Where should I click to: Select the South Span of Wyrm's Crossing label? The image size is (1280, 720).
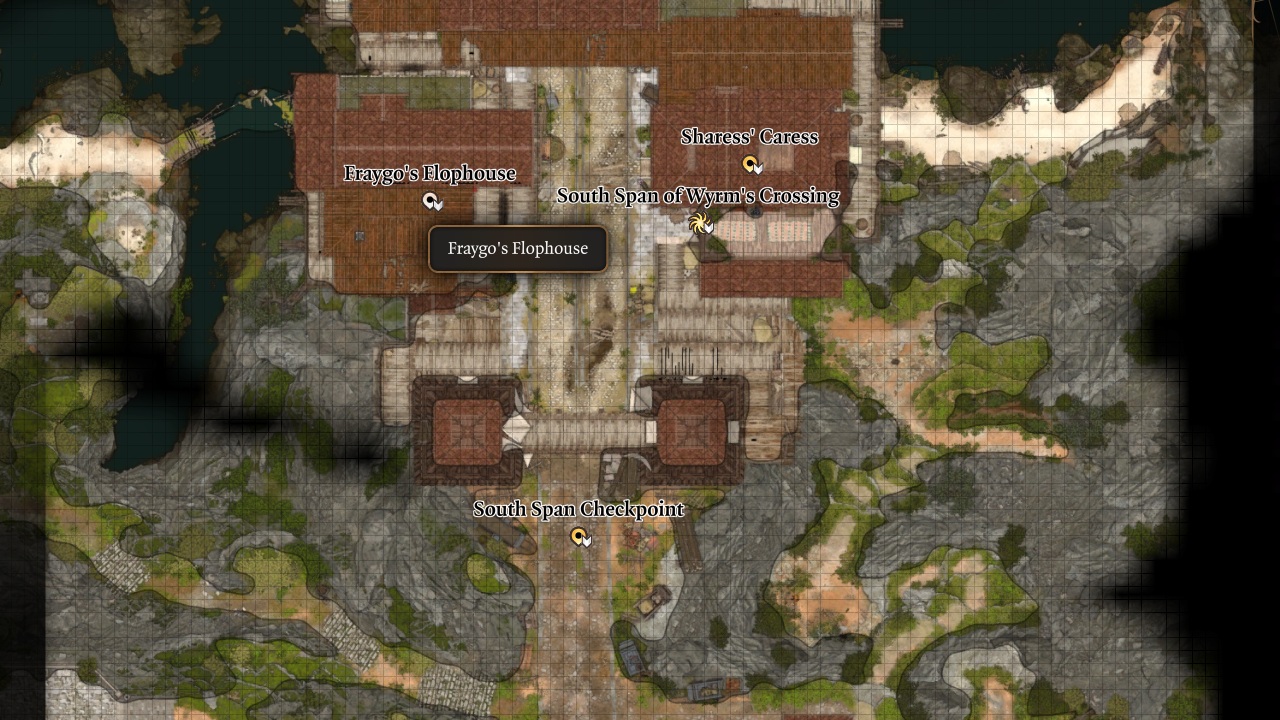tap(699, 196)
